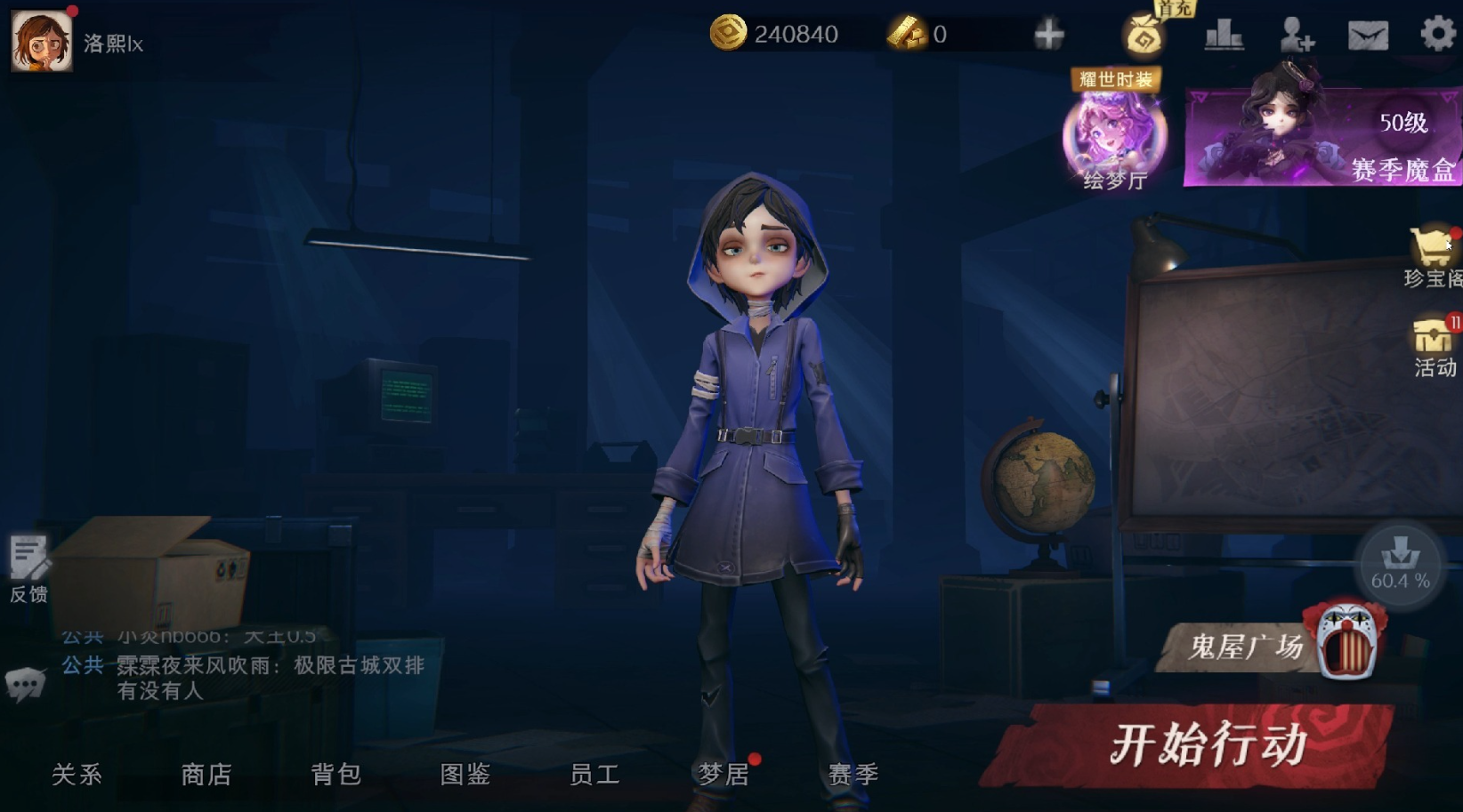Switch to the 商店 shop tab
The height and width of the screenshot is (812, 1463).
click(x=207, y=775)
